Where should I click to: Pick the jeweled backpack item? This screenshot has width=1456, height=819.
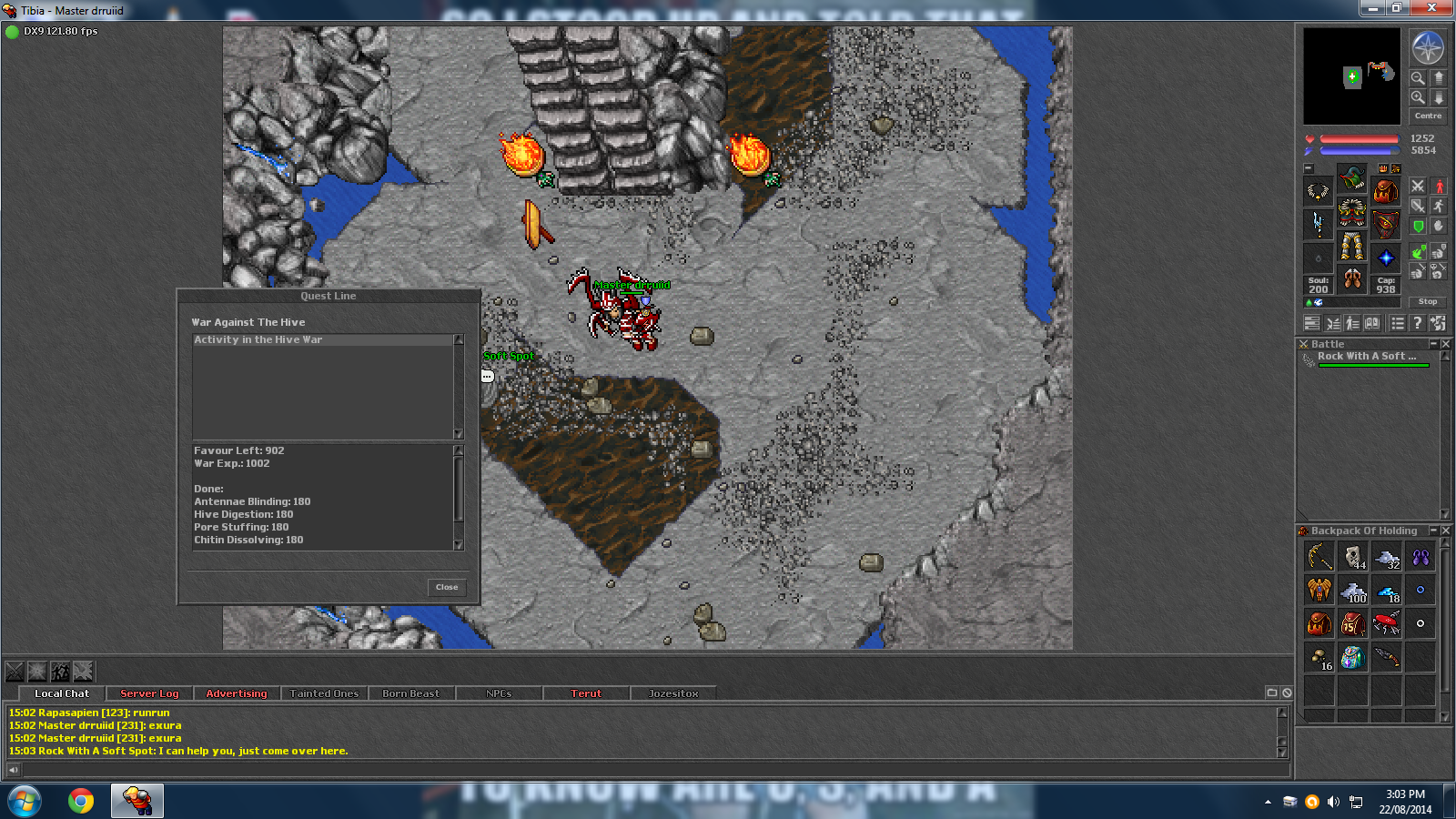[x=1353, y=657]
